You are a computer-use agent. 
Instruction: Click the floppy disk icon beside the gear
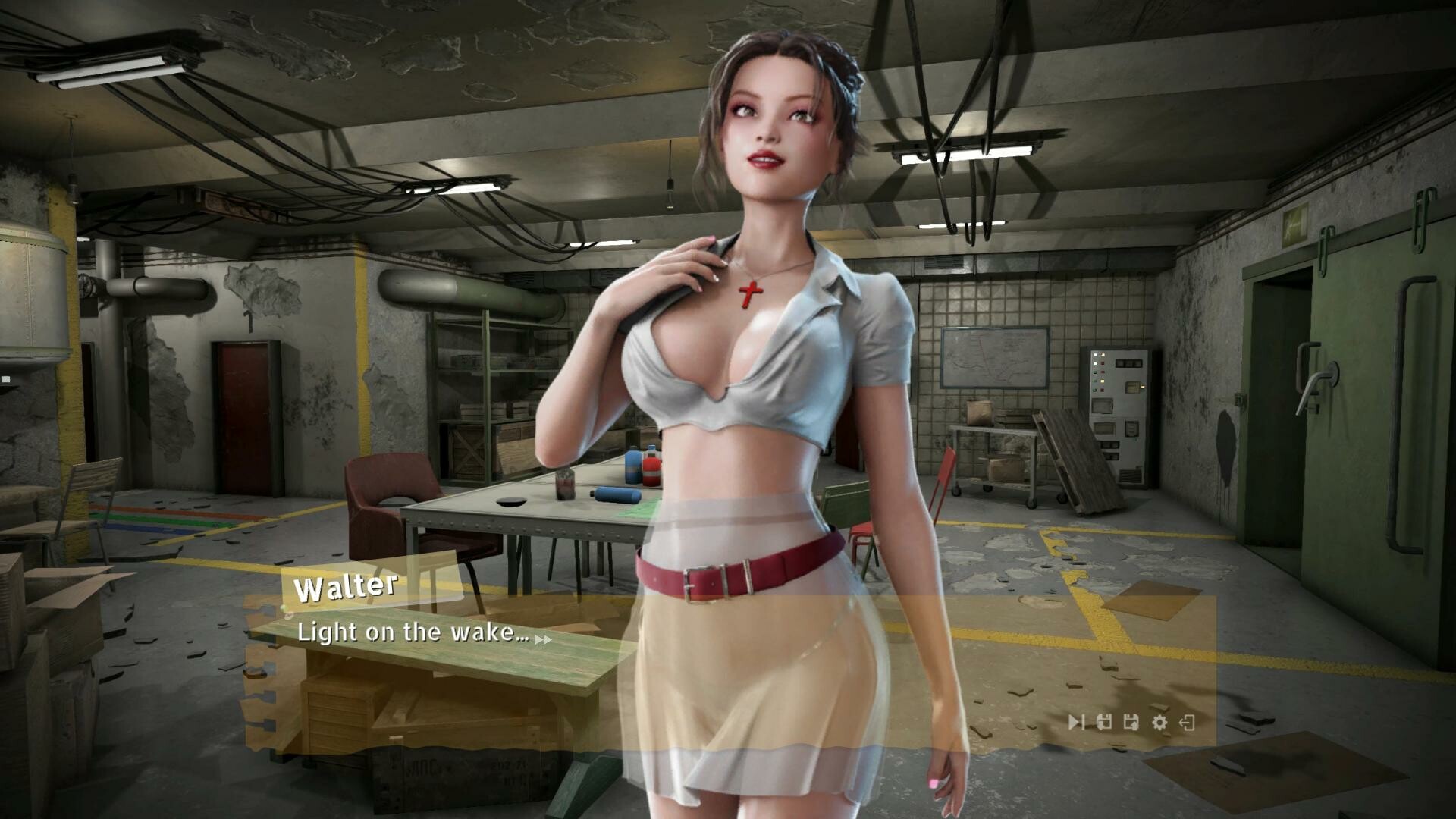pos(1131,722)
